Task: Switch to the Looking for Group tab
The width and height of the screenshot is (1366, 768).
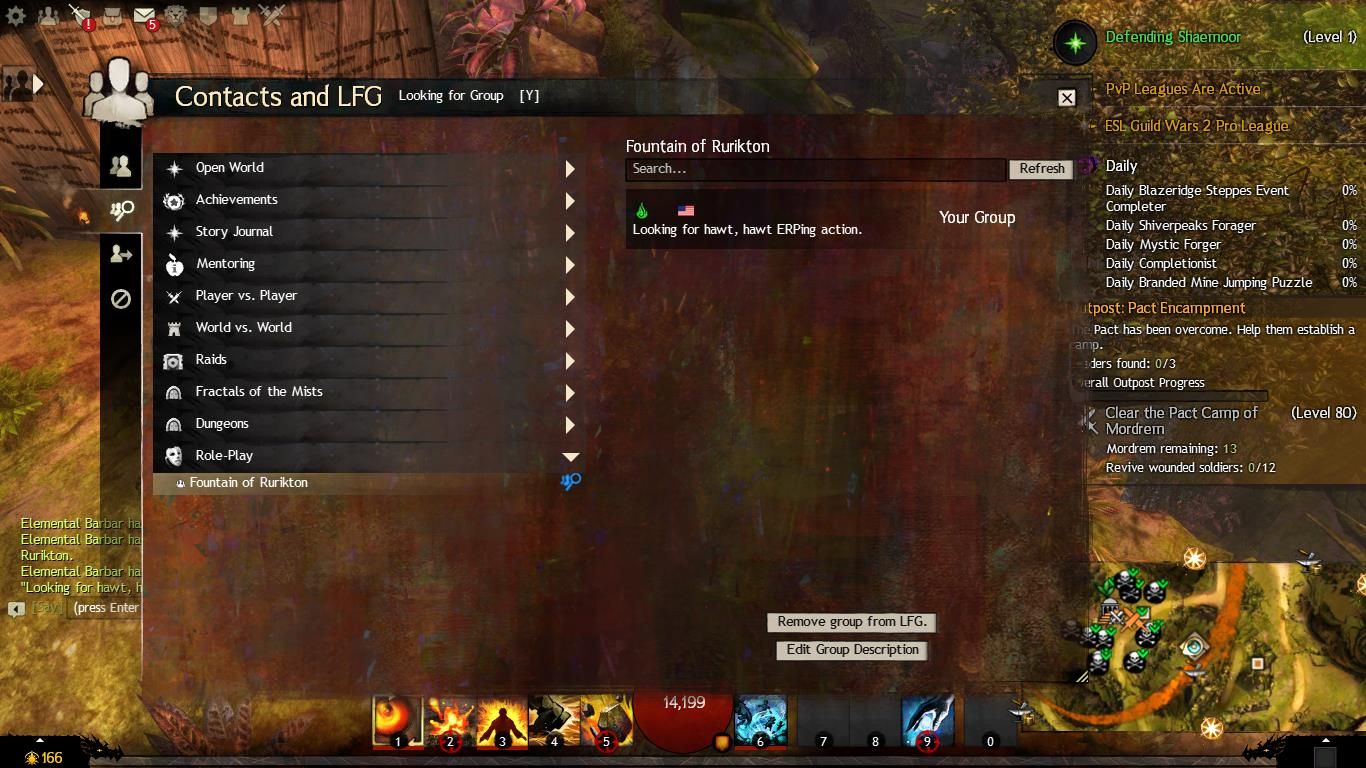Action: (x=121, y=210)
